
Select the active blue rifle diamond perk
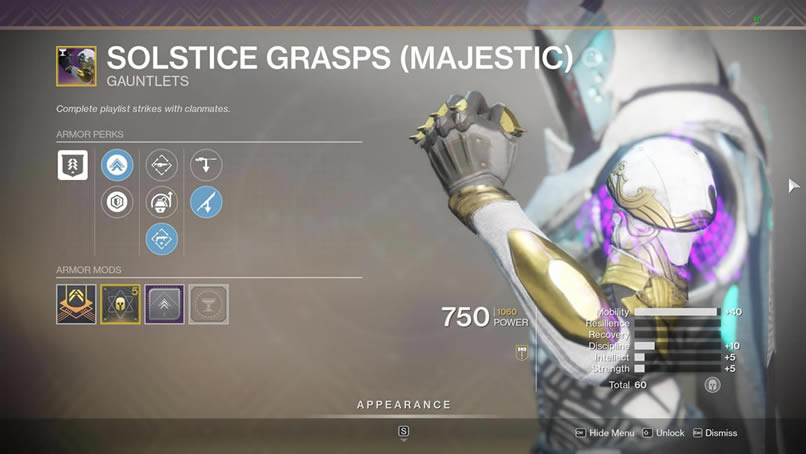coord(161,239)
